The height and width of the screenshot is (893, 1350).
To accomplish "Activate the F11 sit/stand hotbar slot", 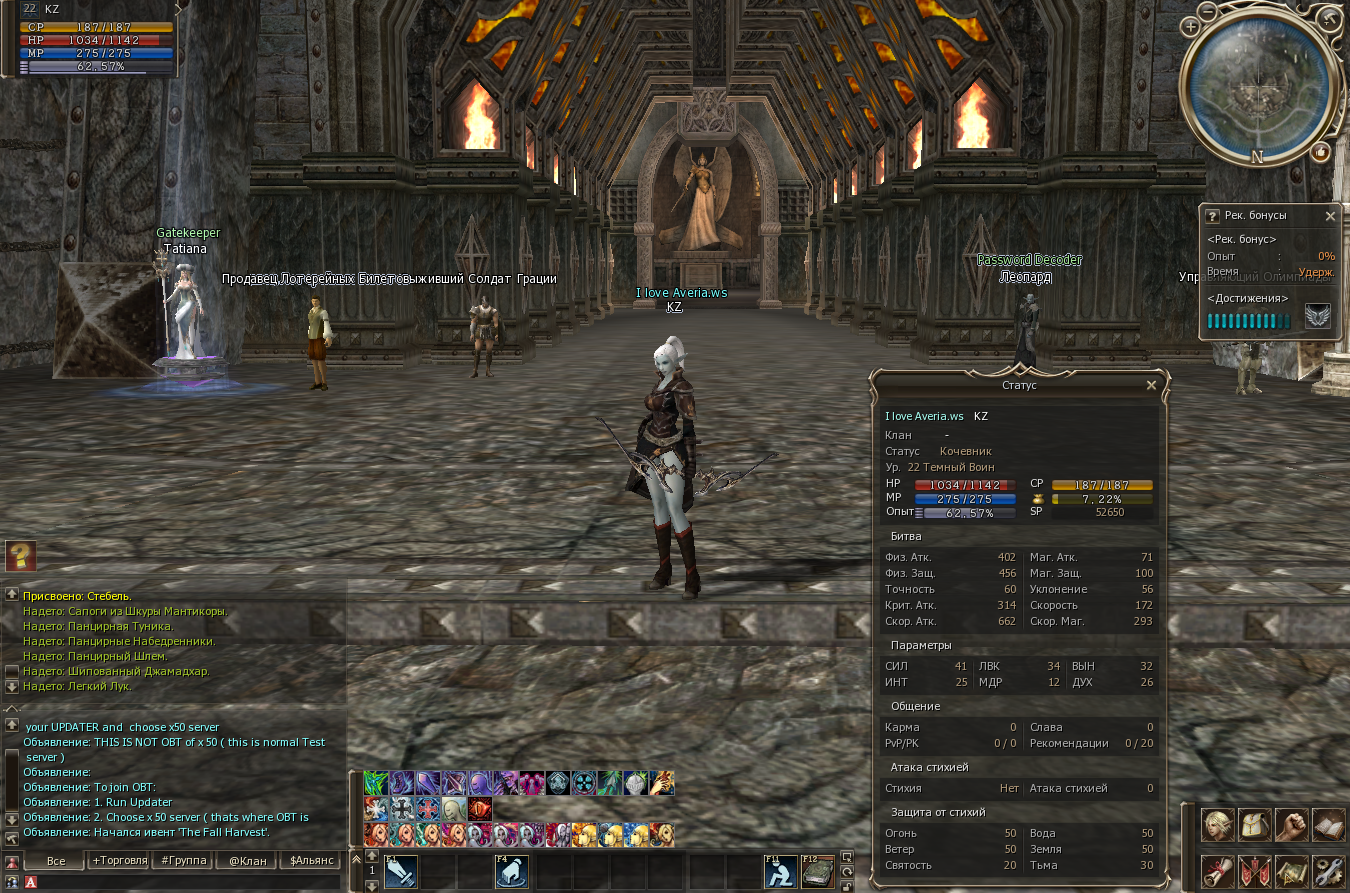I will [781, 872].
